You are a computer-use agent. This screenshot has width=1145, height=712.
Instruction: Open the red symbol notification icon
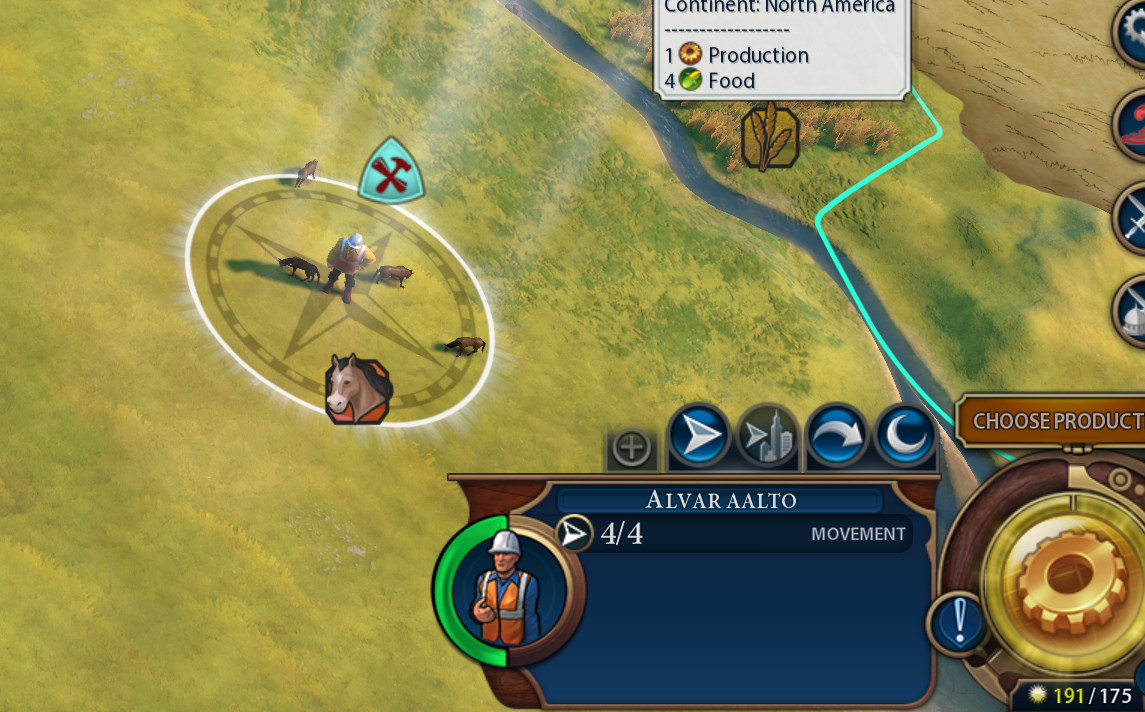(1133, 125)
